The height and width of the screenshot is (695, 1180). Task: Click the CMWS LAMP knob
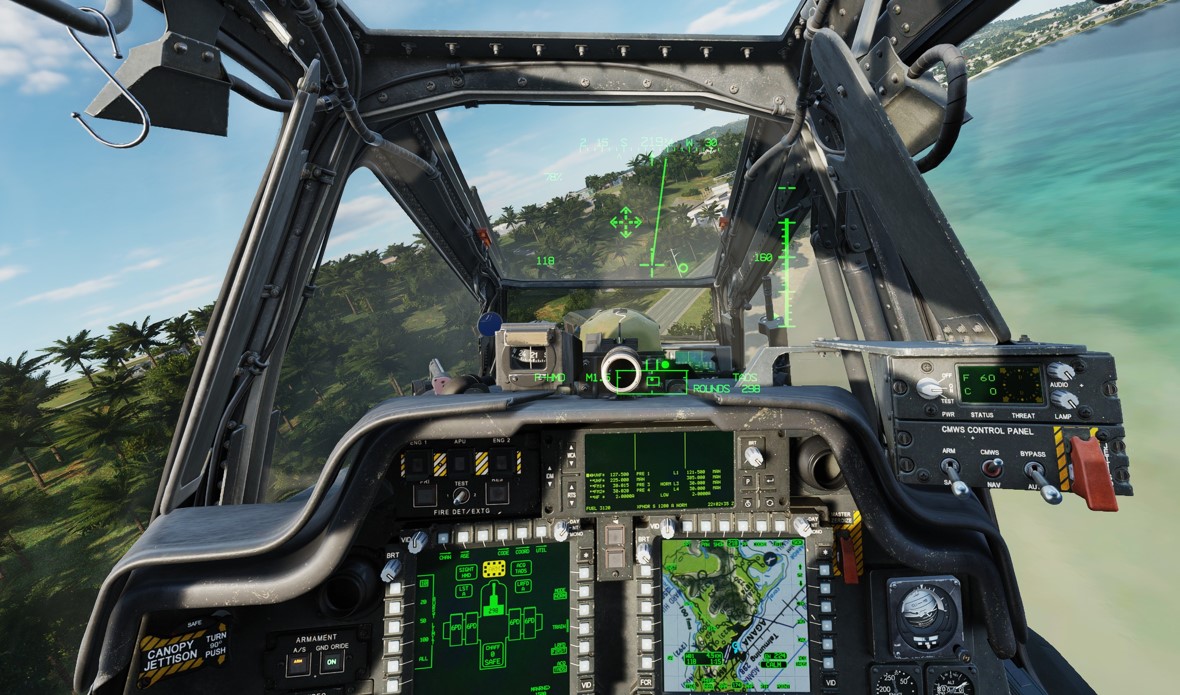pos(1063,399)
